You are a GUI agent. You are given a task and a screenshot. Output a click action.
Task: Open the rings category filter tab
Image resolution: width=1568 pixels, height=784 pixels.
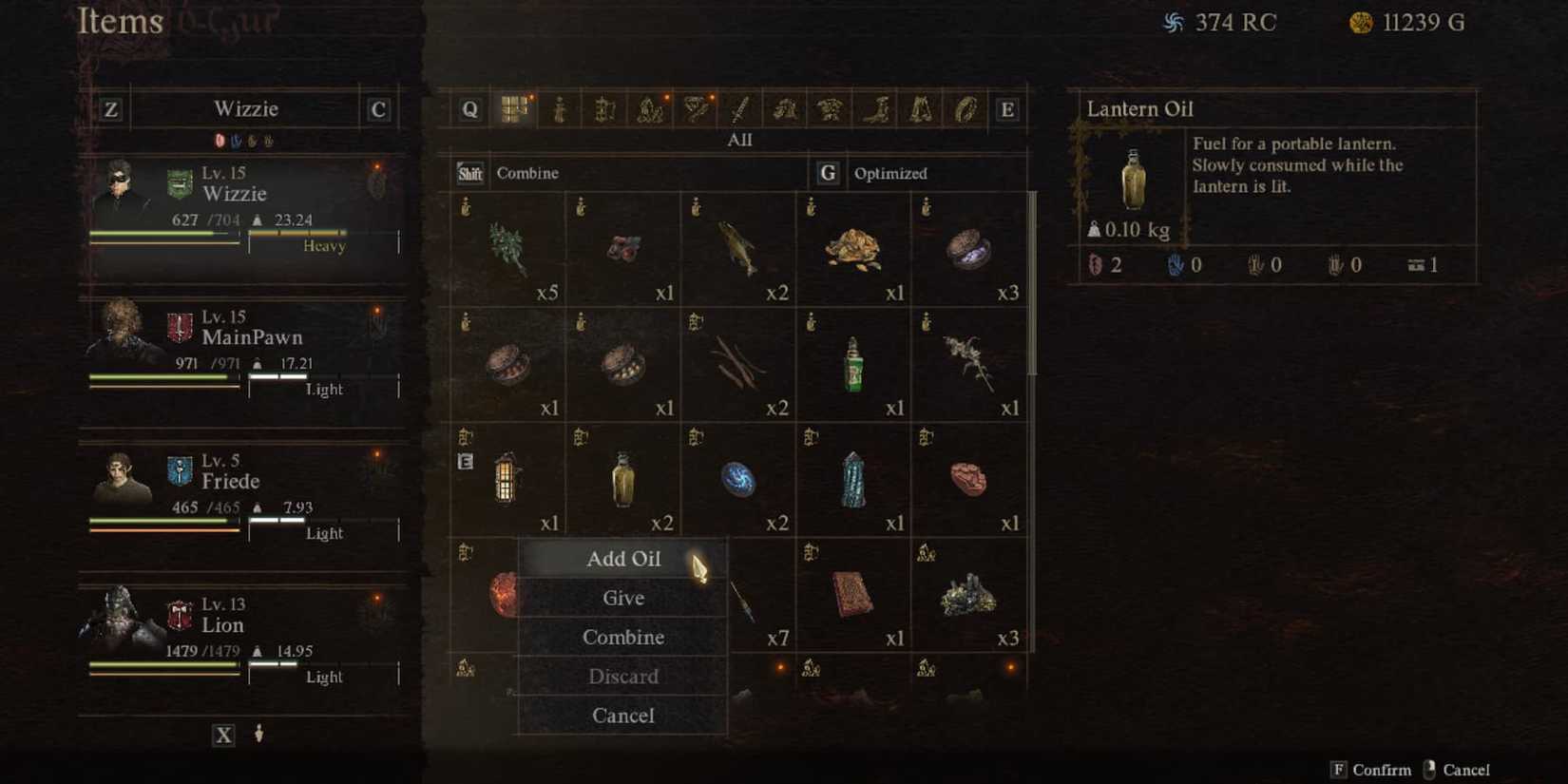coord(966,109)
